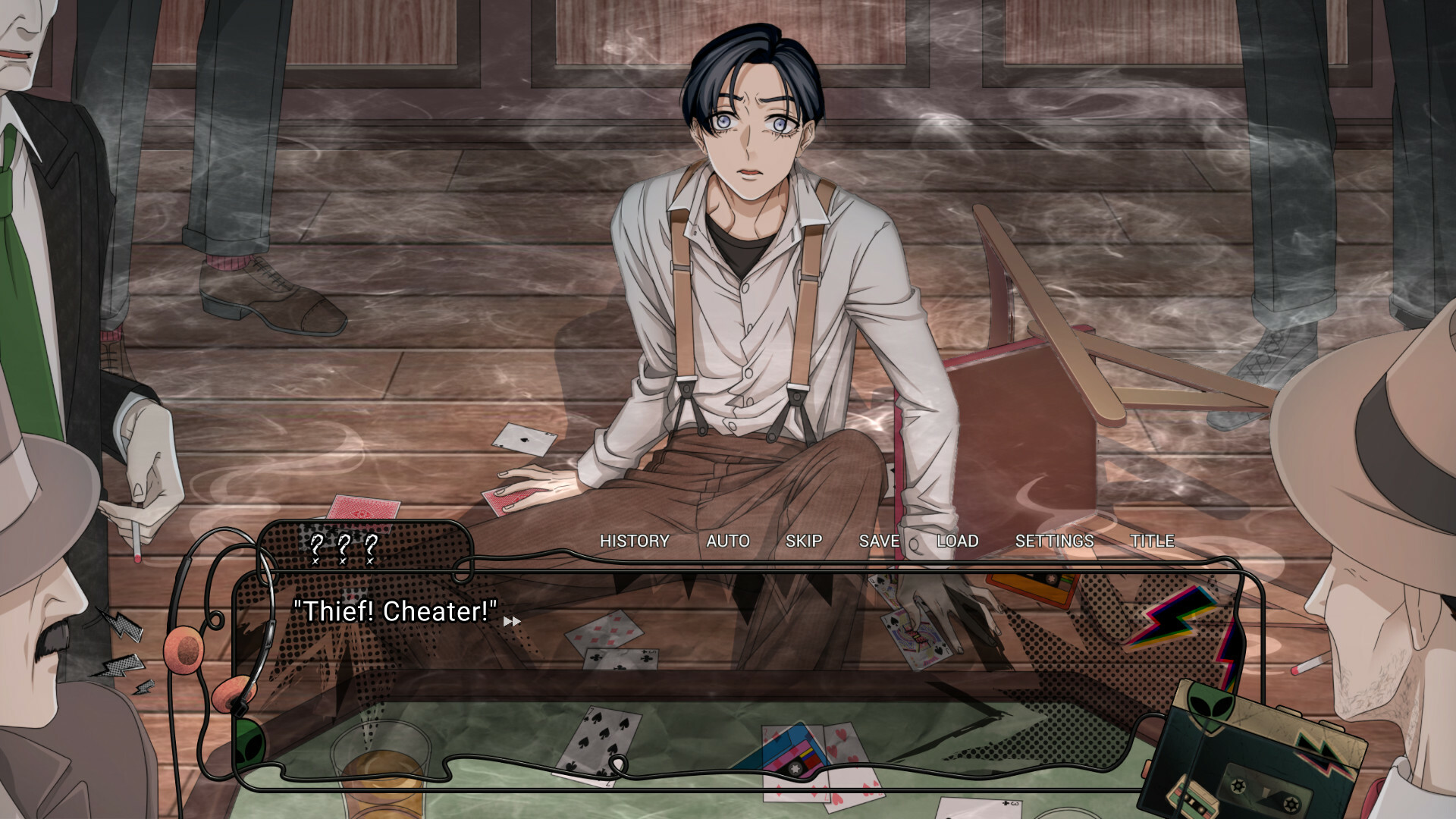Toggle SKIP mode in the quick menu
The image size is (1456, 819).
pos(804,541)
